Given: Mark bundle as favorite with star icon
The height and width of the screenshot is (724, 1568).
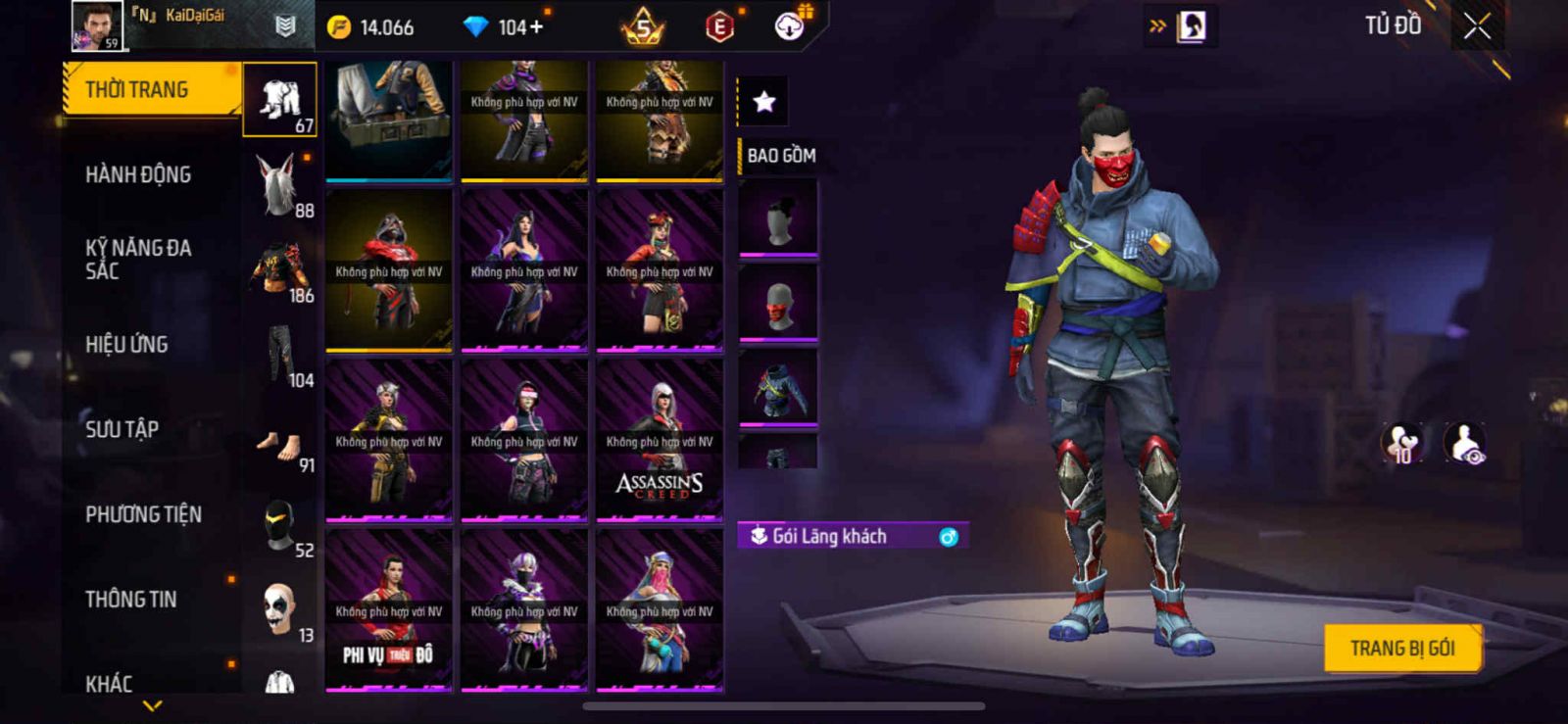Looking at the screenshot, I should tap(763, 101).
